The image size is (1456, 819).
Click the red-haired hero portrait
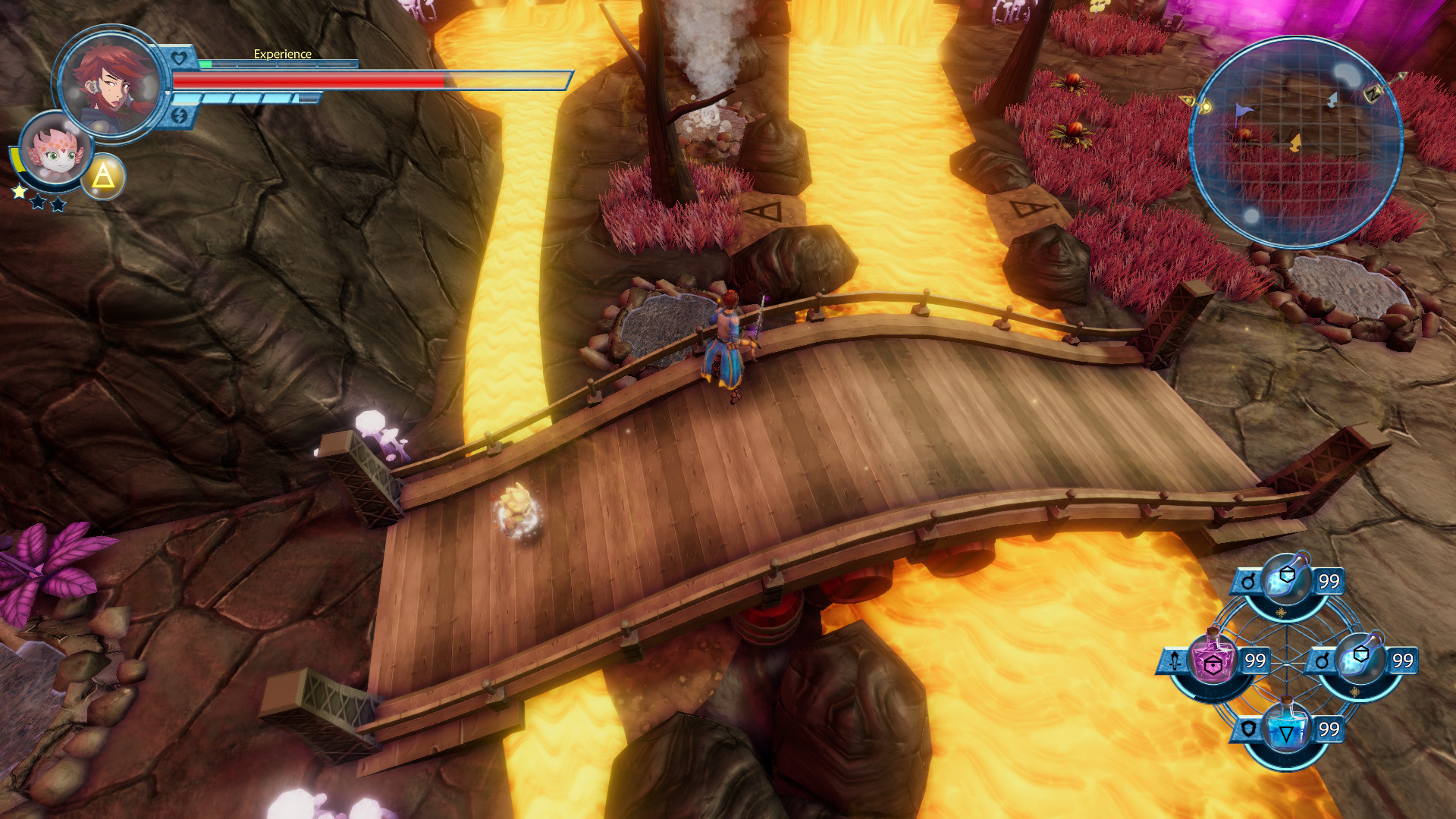111,83
